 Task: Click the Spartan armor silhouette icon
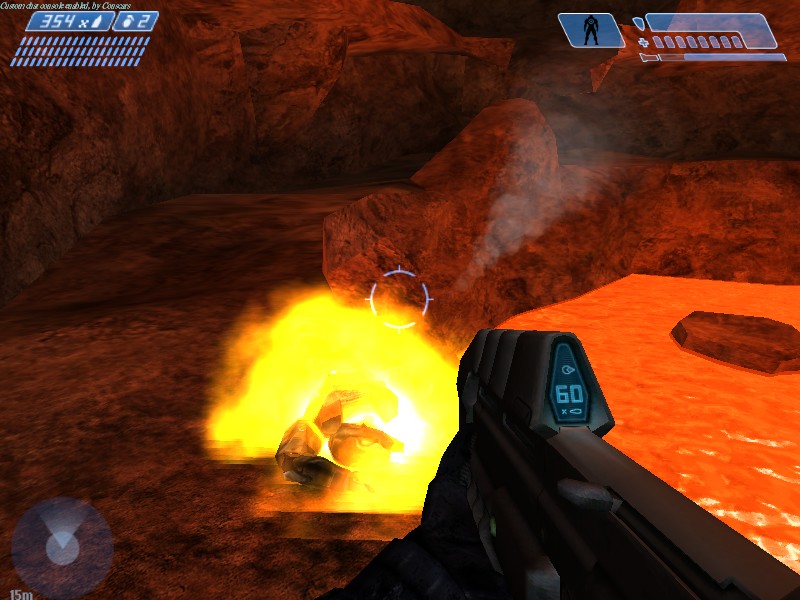pos(591,30)
